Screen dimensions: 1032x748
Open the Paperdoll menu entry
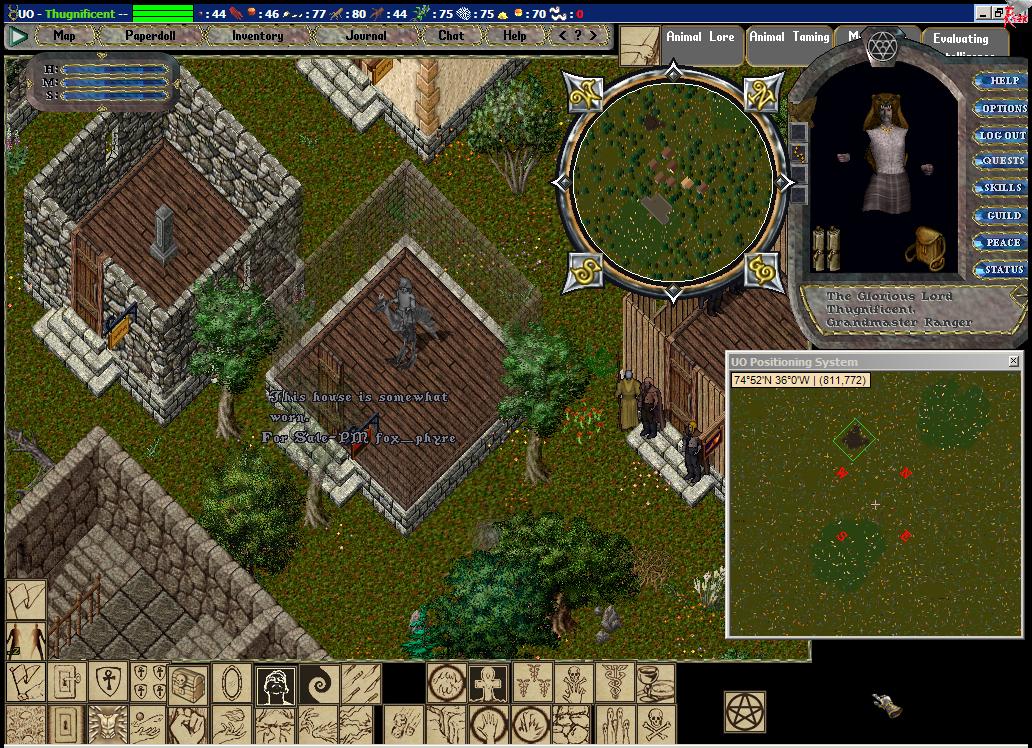coord(150,36)
